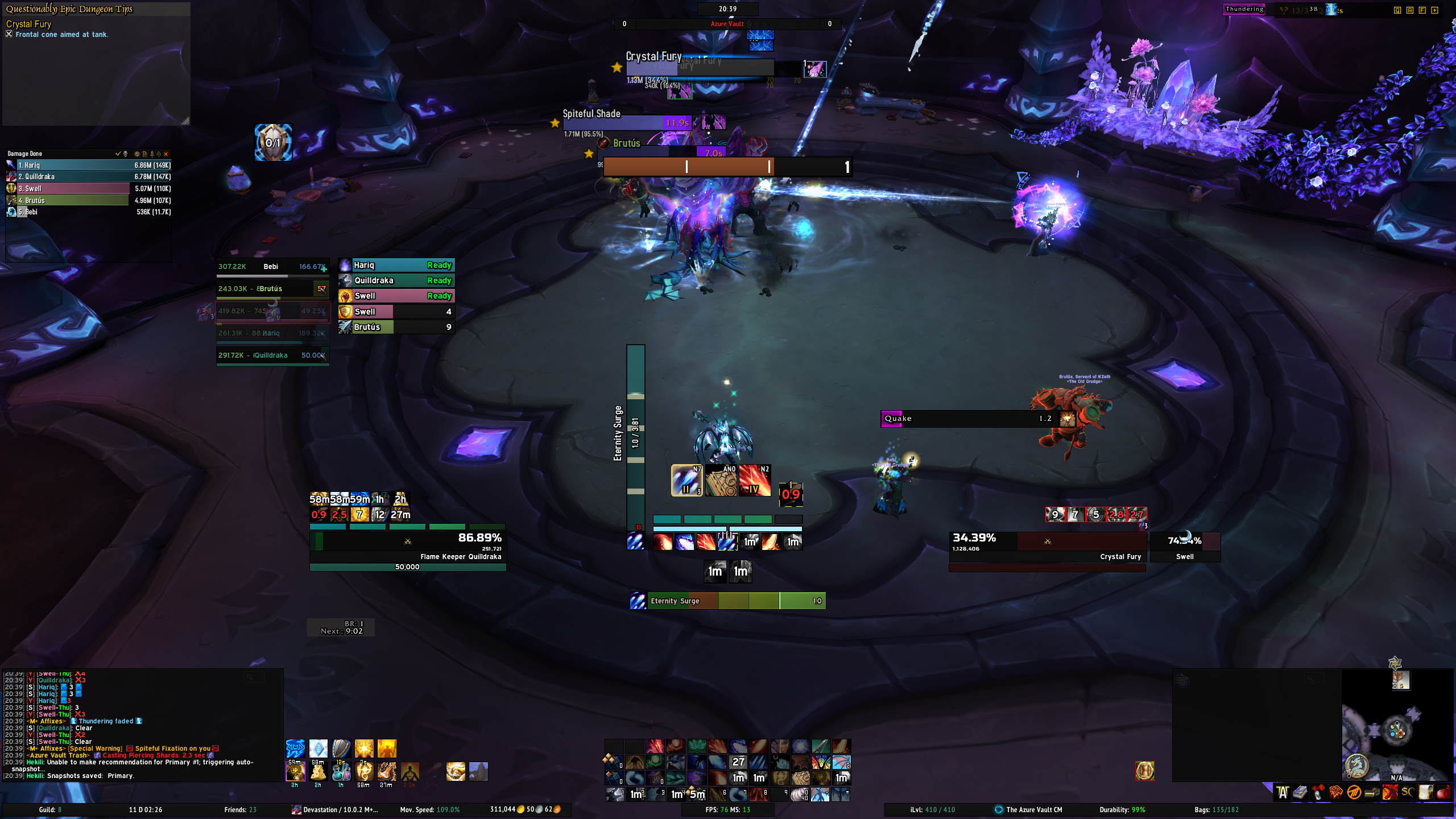This screenshot has height=819, width=1456.
Task: Click the SC addon button
Action: [x=1408, y=792]
